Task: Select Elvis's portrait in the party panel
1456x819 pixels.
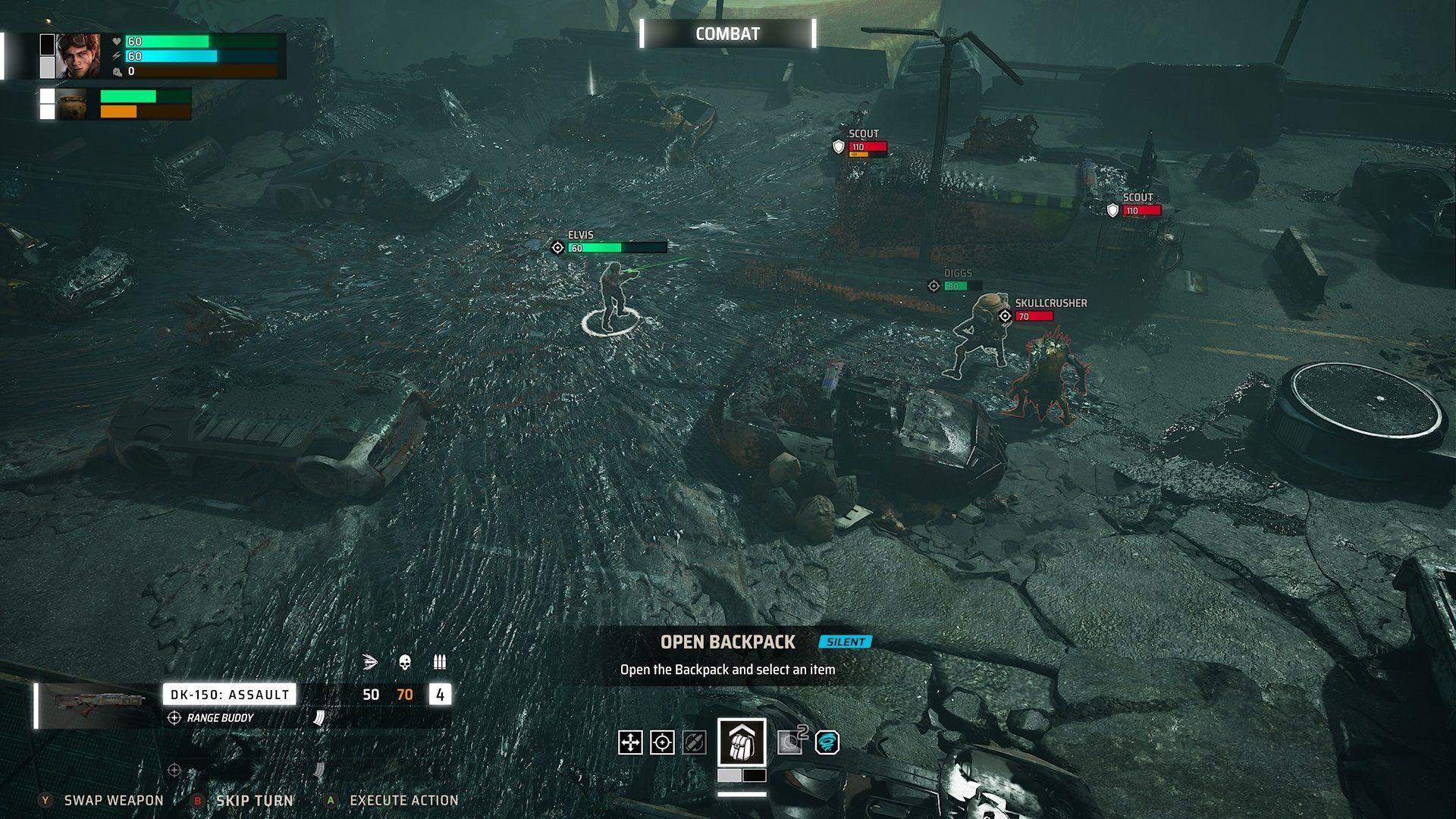Action: pos(78,56)
